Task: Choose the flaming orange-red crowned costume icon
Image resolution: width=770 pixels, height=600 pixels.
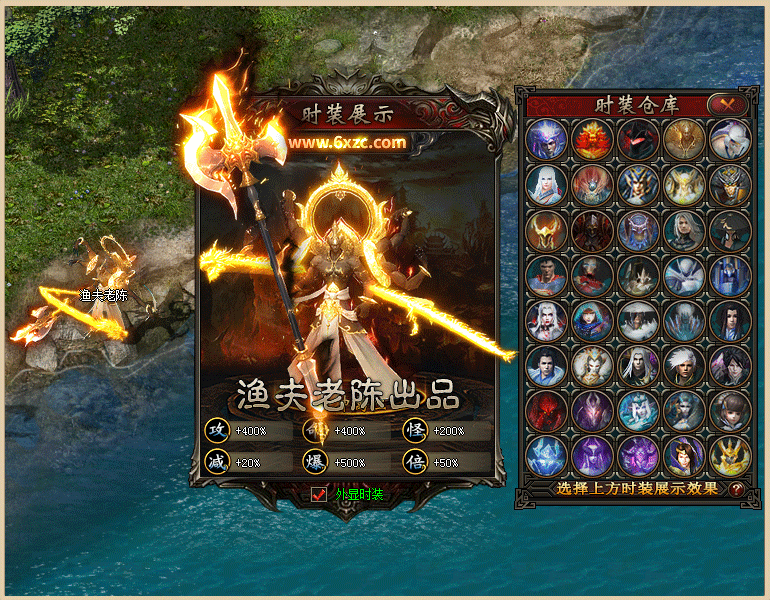Action: pyautogui.click(x=592, y=140)
